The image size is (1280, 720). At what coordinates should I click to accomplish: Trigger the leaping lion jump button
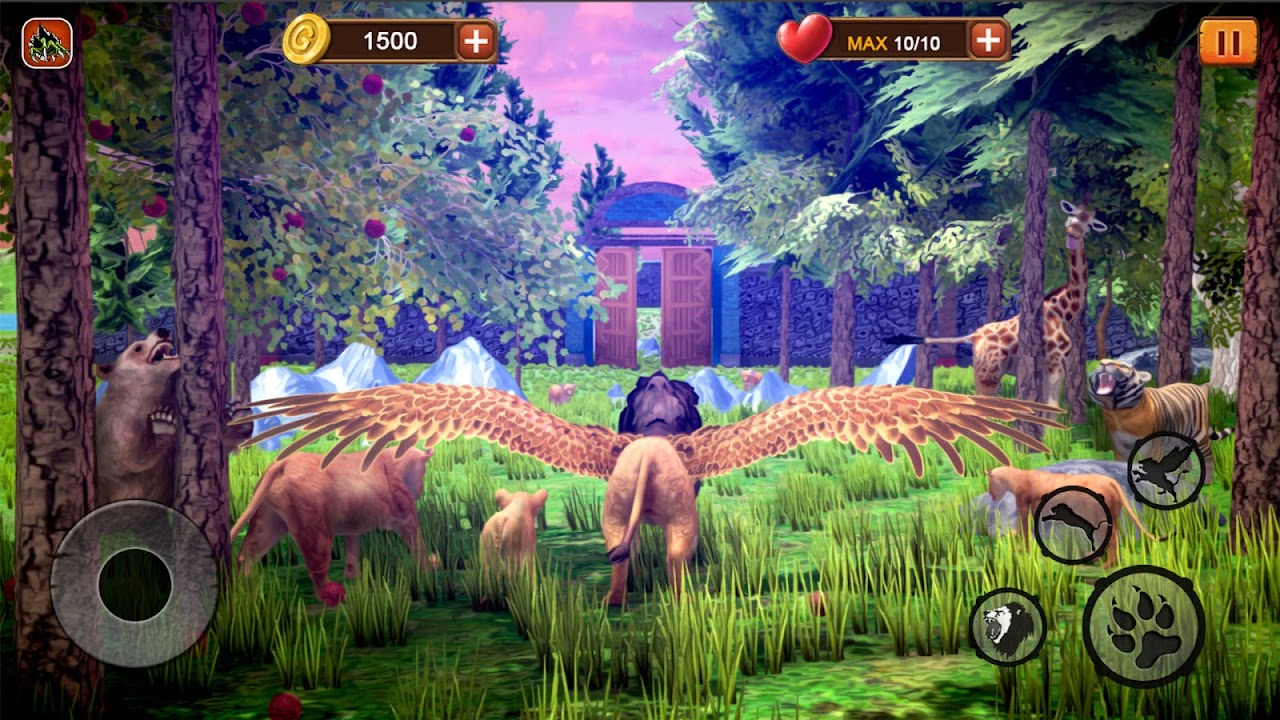[1073, 524]
